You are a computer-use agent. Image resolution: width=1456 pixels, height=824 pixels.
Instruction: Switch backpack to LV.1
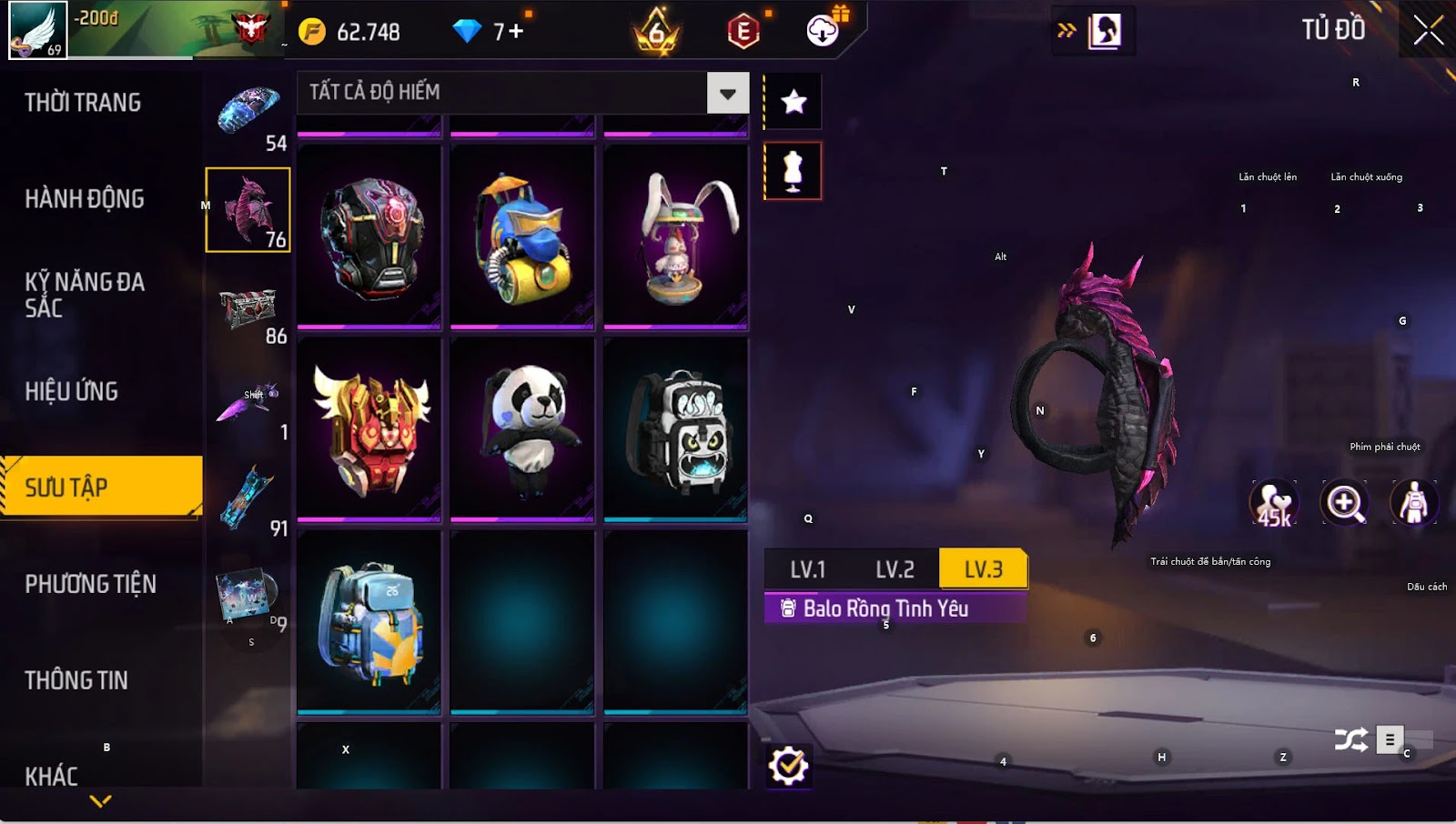807,570
